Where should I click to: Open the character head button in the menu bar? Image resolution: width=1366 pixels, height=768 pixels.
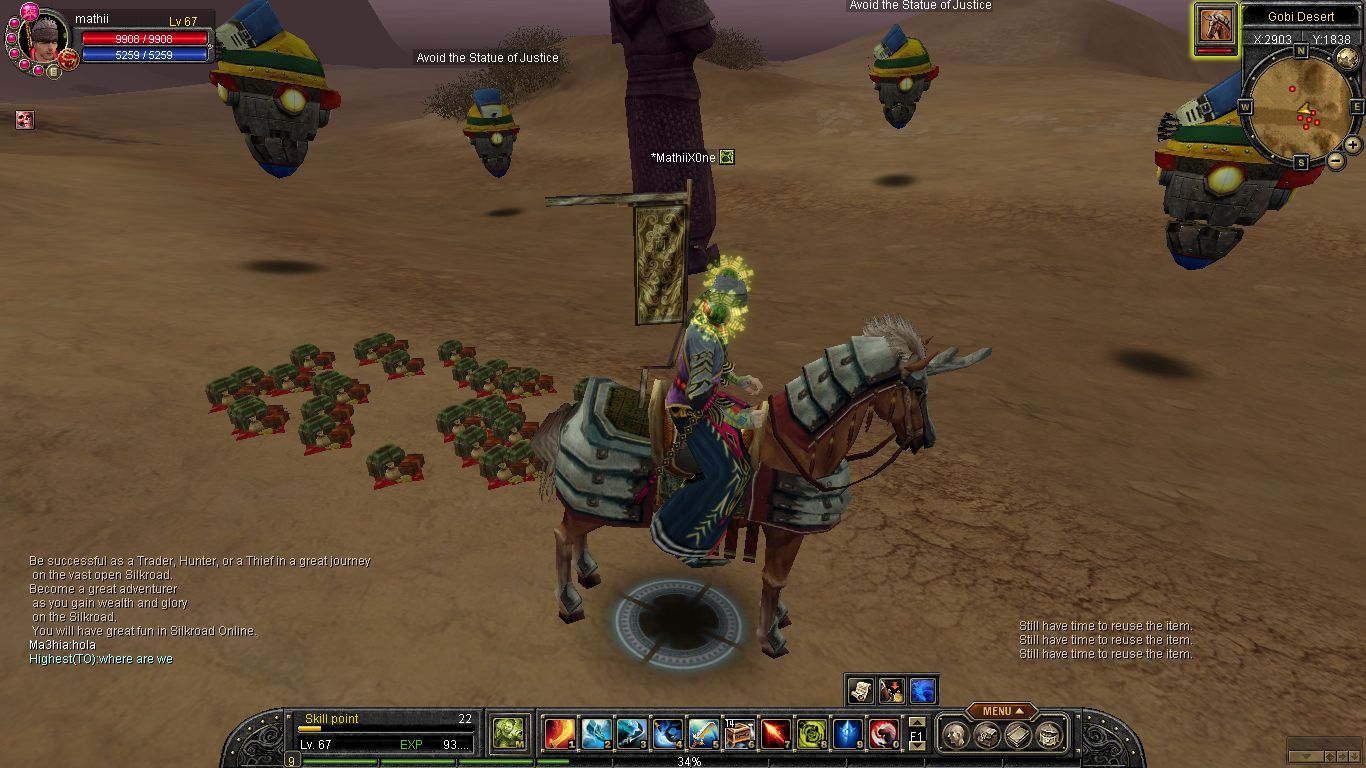(x=956, y=735)
